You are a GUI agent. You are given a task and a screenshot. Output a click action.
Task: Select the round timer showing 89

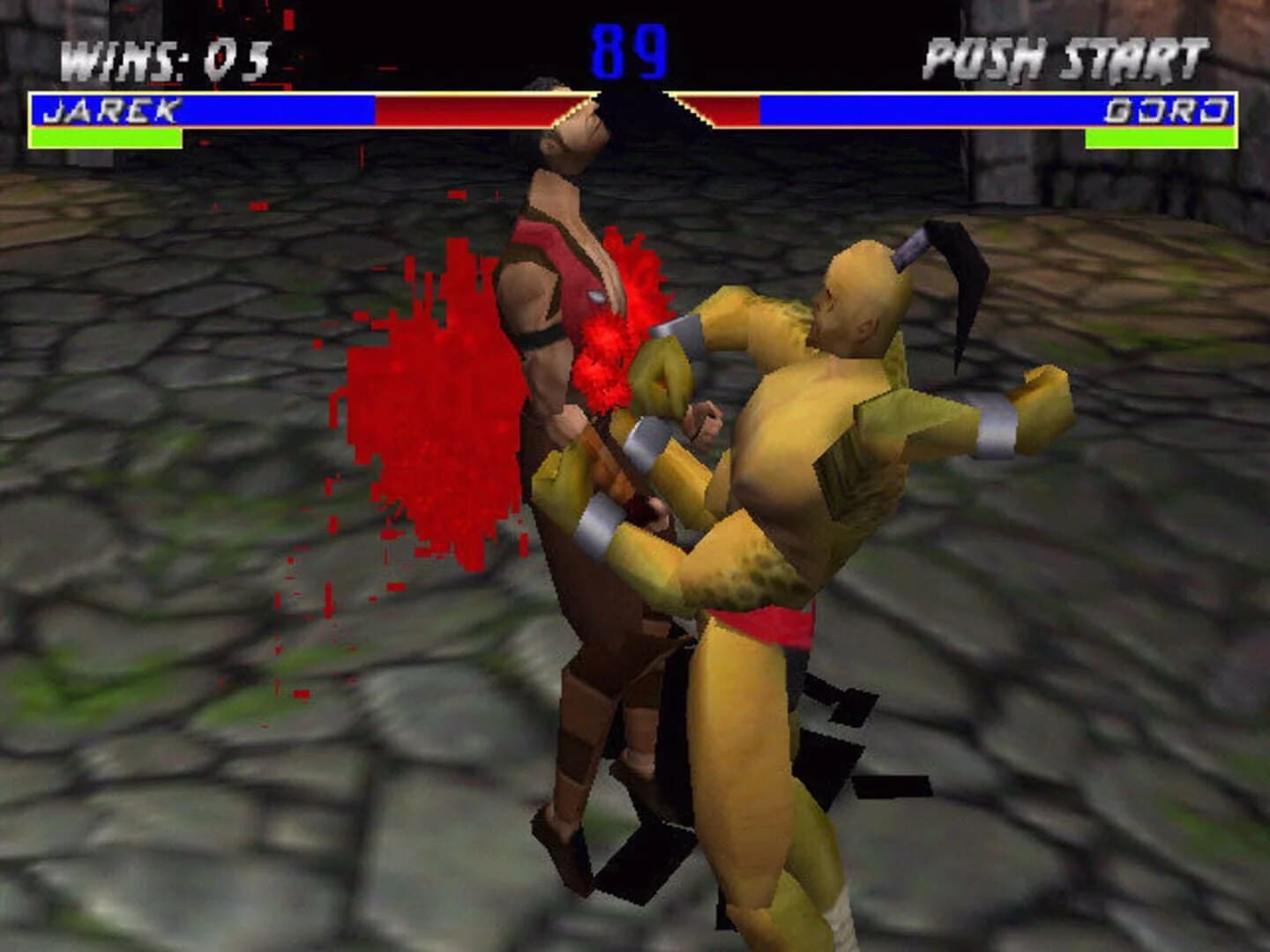633,53
